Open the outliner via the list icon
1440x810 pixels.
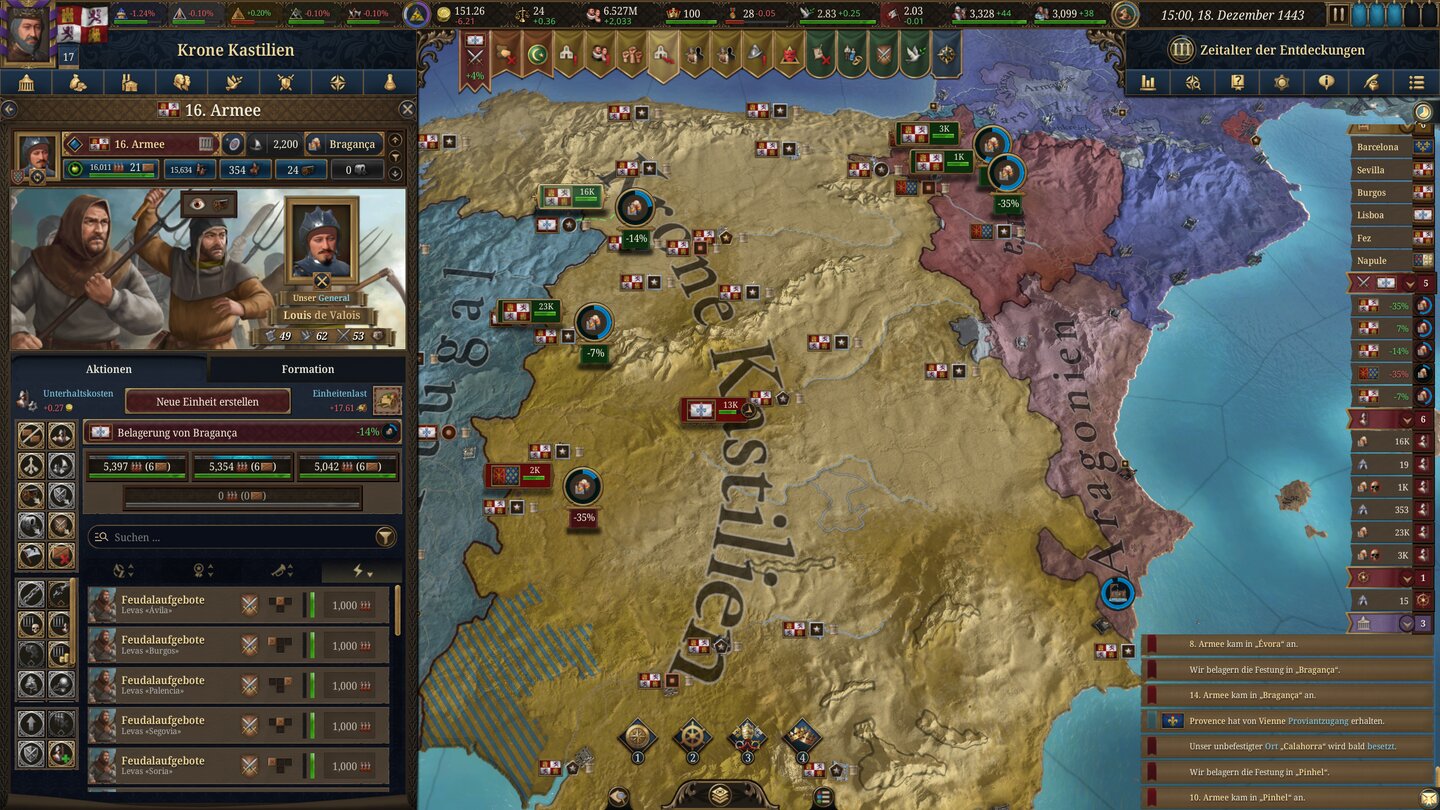tap(1419, 82)
